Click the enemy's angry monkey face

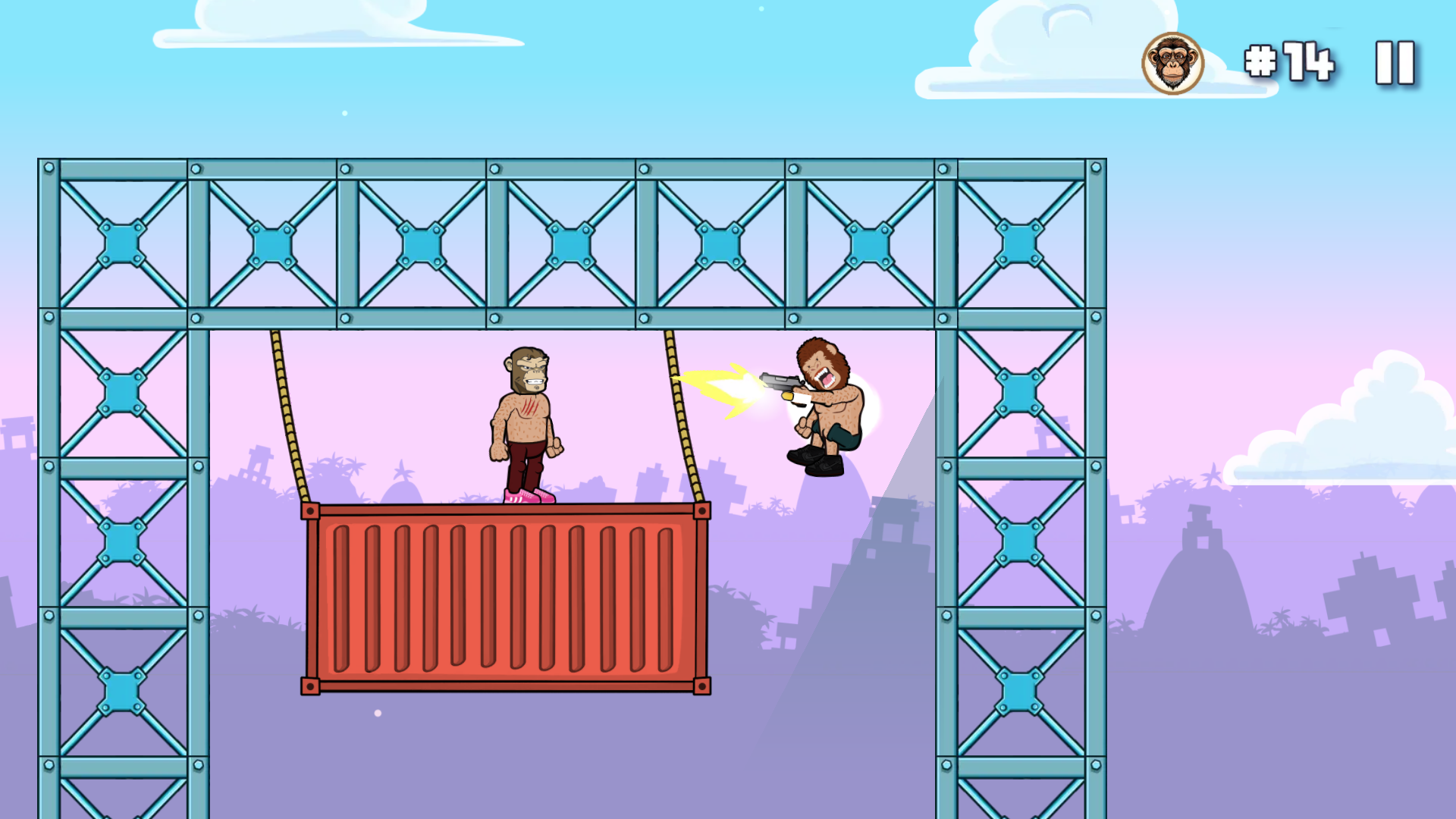pyautogui.click(x=527, y=368)
